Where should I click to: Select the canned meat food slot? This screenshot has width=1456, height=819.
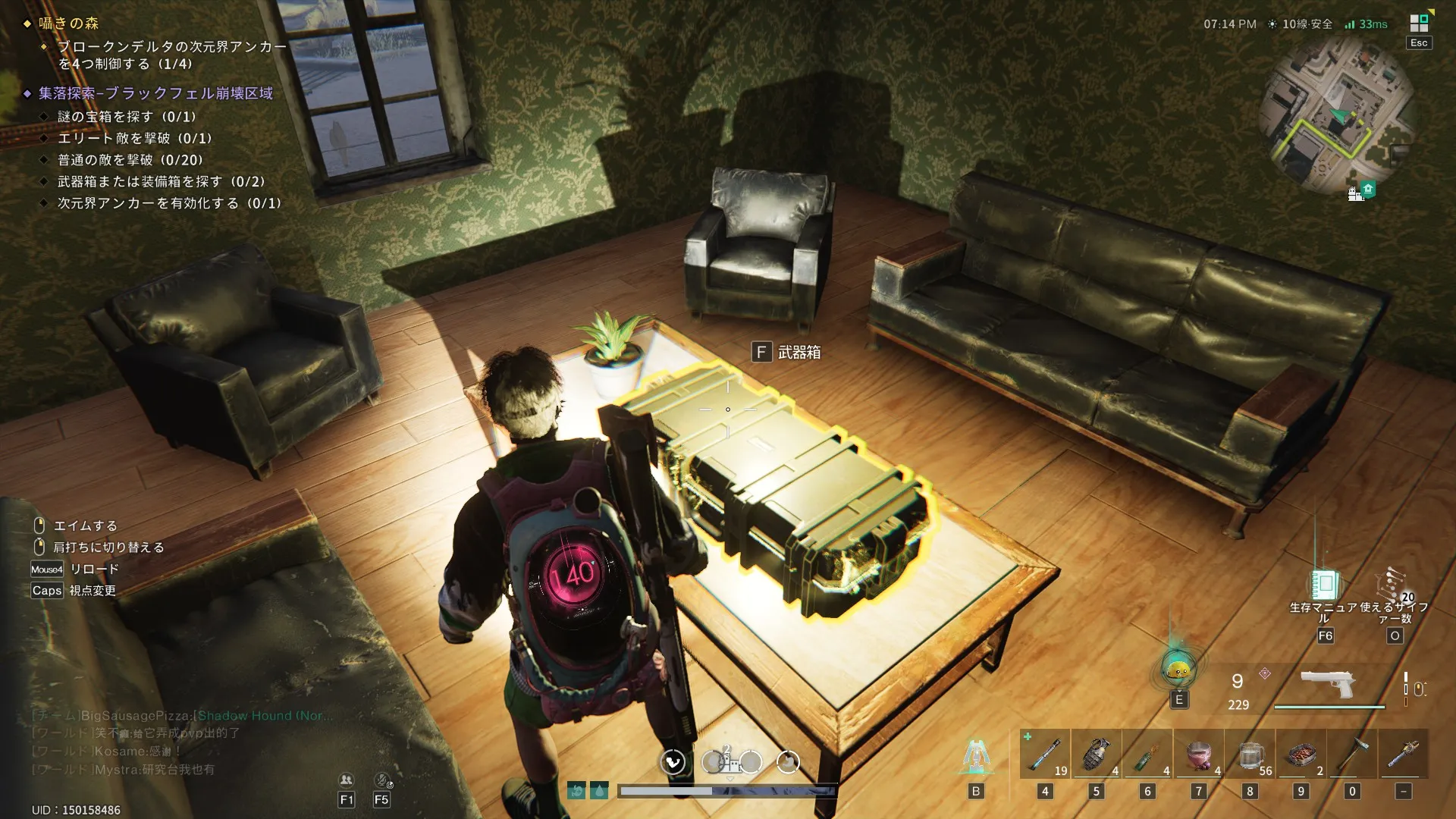[x=1301, y=754]
